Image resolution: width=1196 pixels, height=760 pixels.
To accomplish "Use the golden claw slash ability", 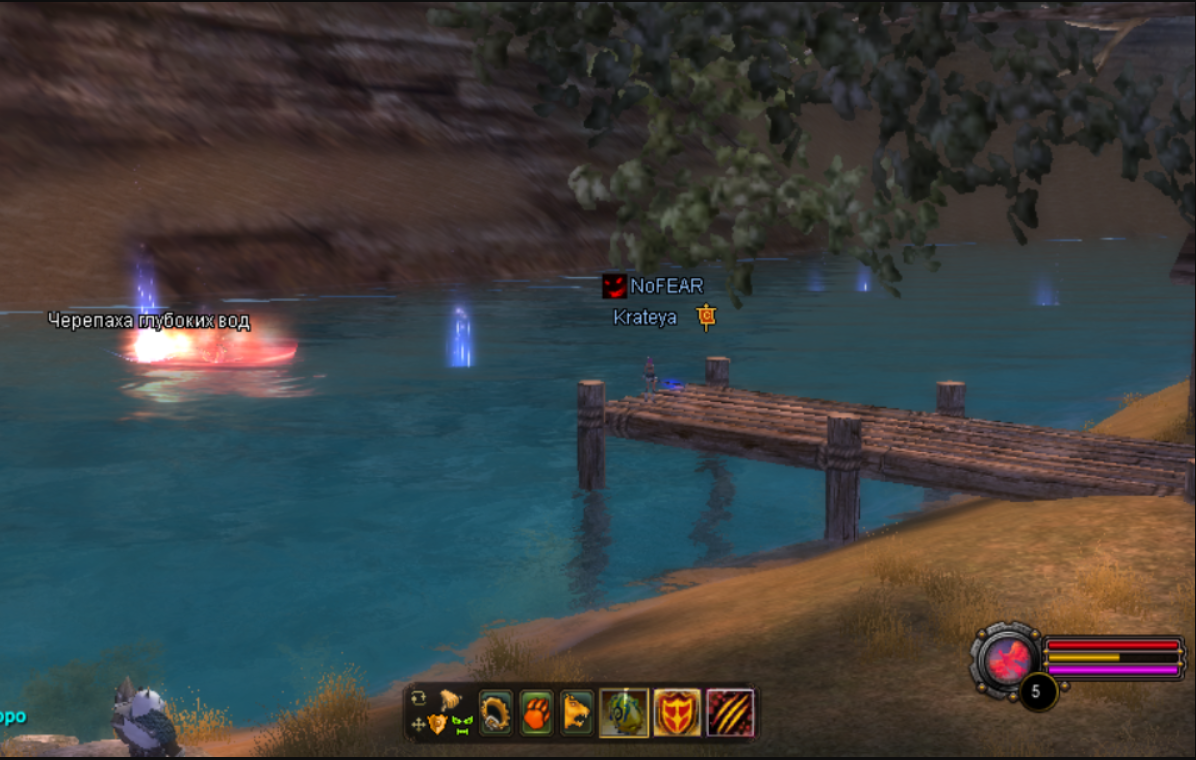I will tap(730, 713).
